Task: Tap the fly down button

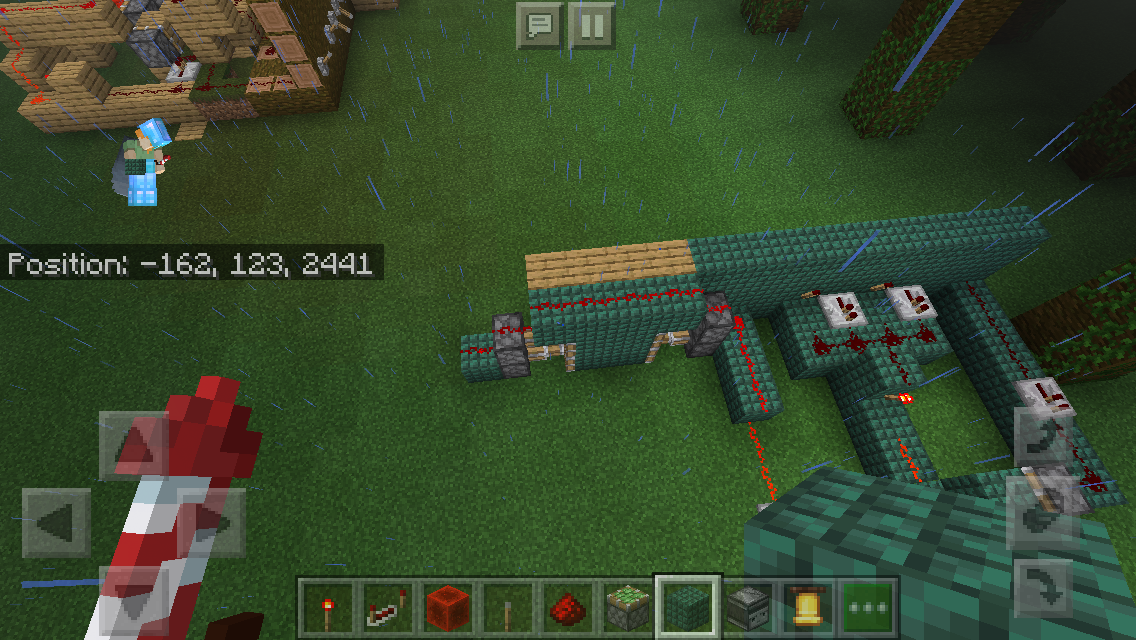Action: 1043,587
